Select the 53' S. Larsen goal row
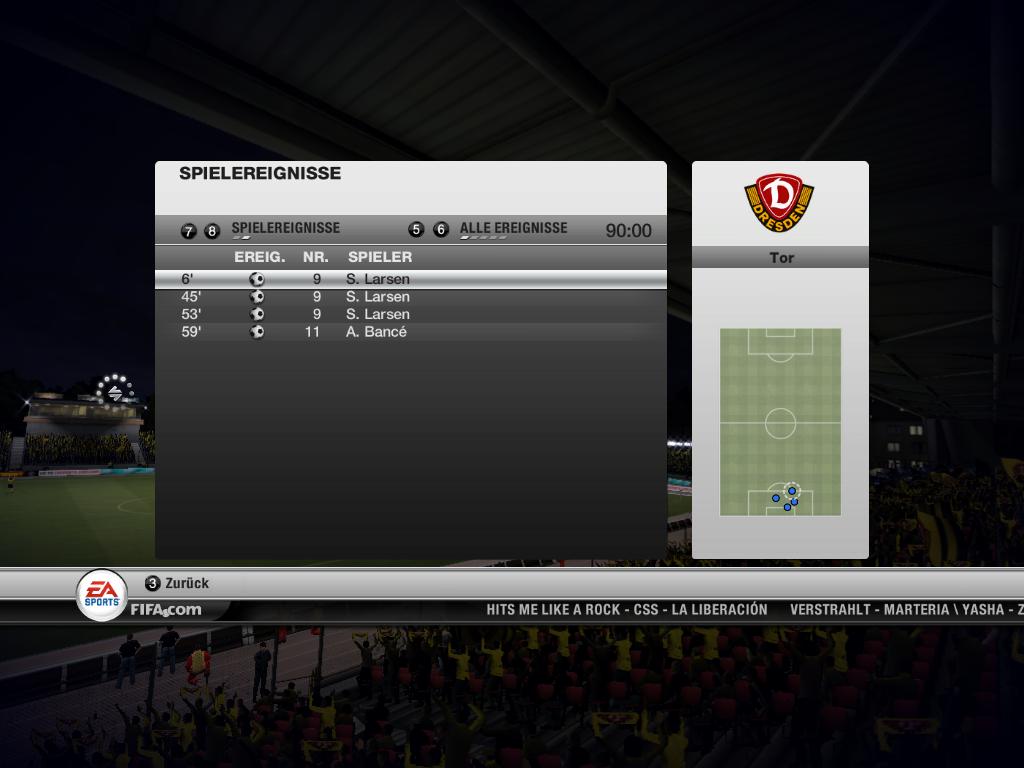 pyautogui.click(x=410, y=314)
